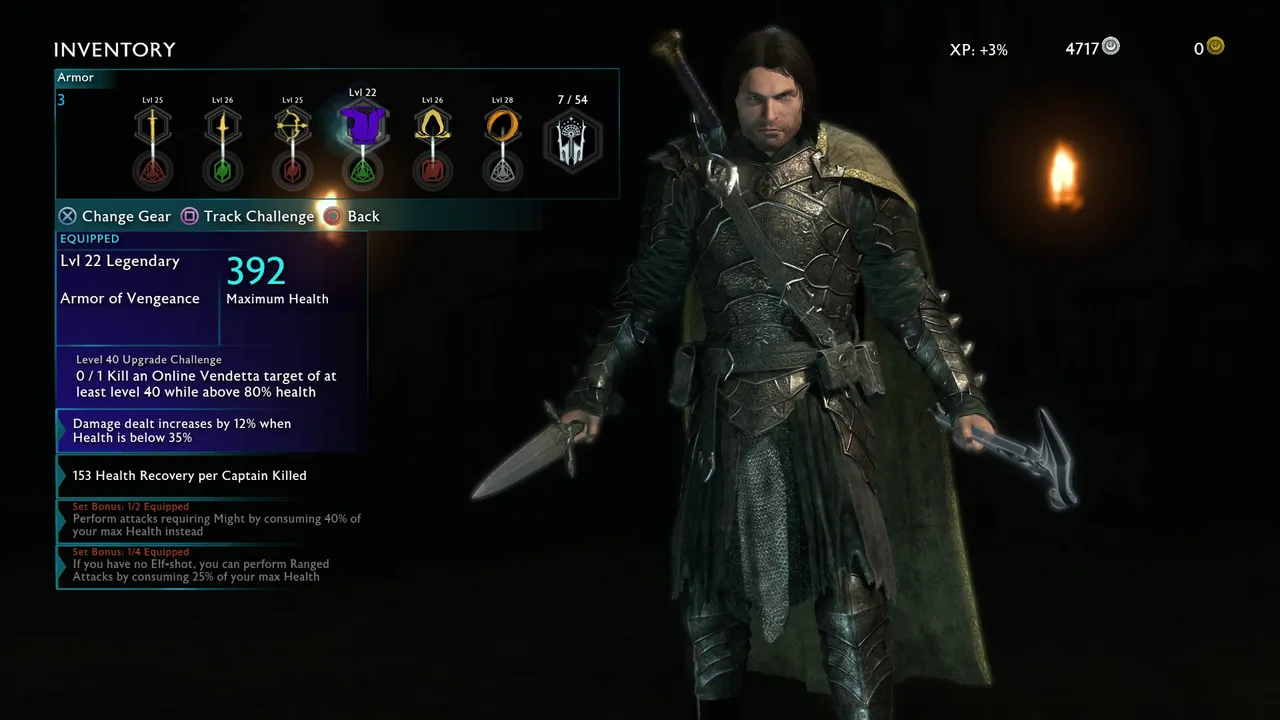Open the Lvl 26 cloak gear slot
The width and height of the screenshot is (1280, 720).
[432, 125]
